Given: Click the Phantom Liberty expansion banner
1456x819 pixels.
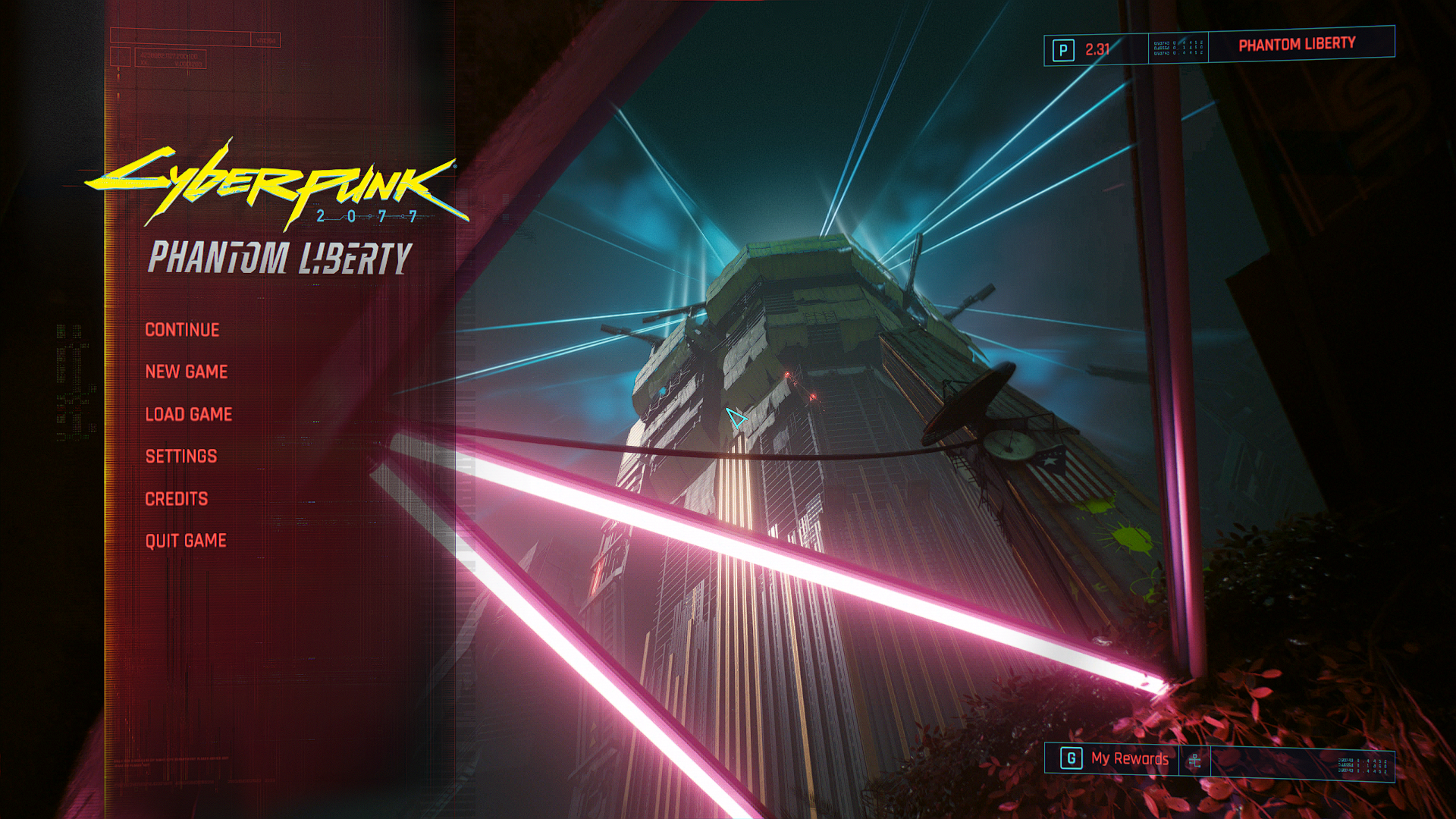Looking at the screenshot, I should [1297, 45].
